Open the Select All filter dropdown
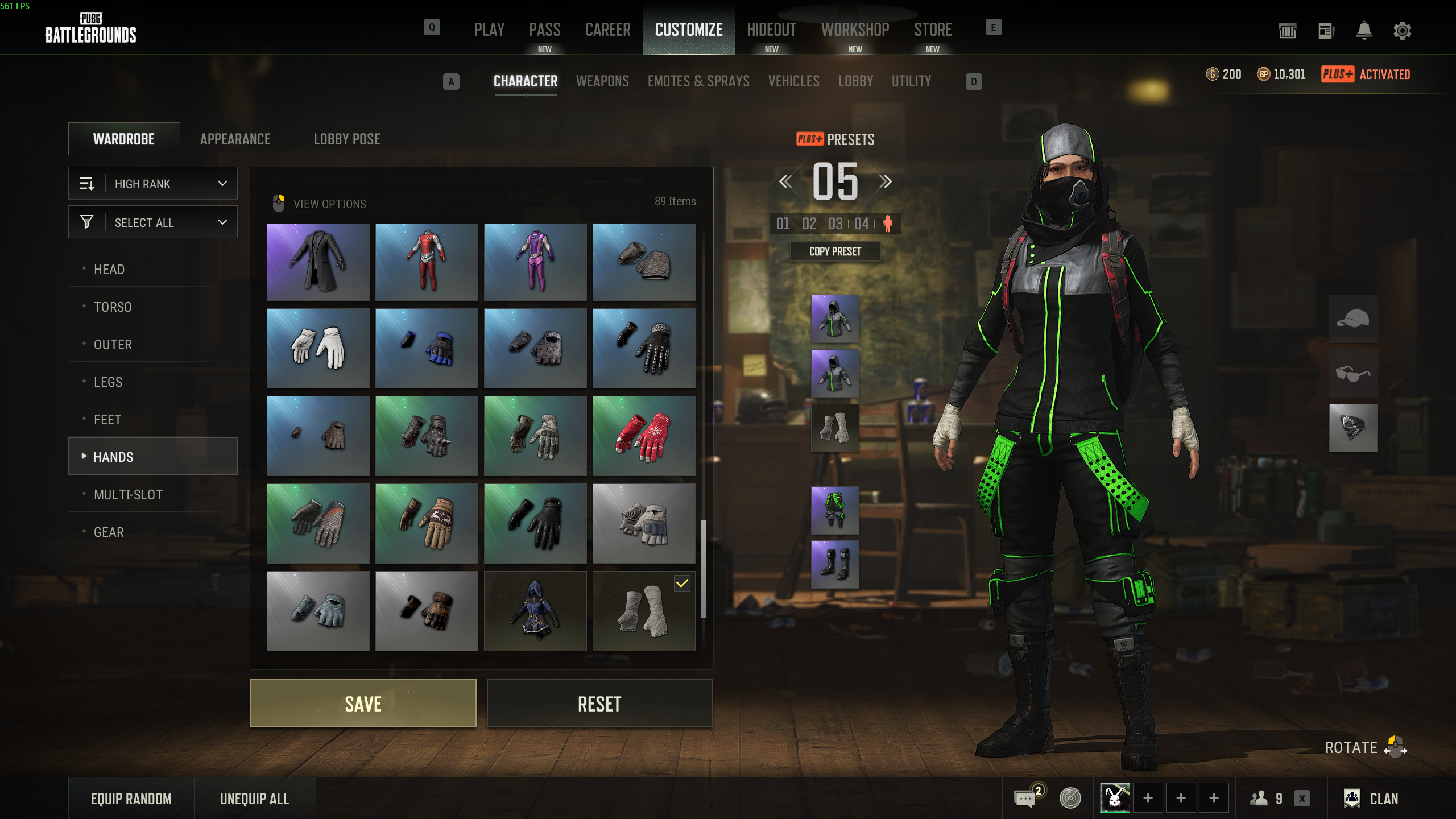1456x819 pixels. click(x=153, y=222)
